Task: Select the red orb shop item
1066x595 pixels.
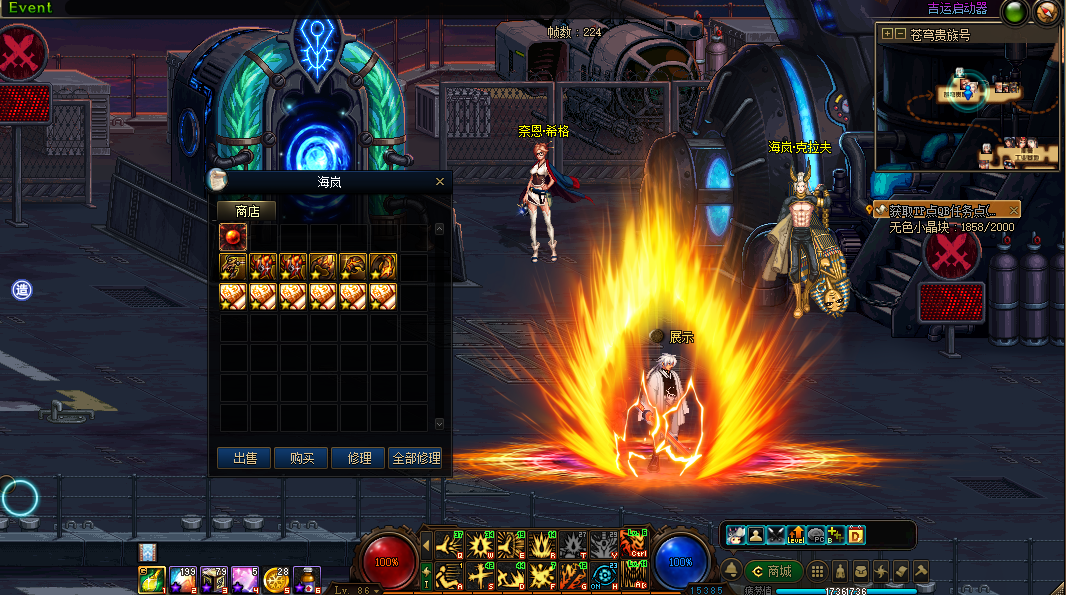Action: (233, 237)
